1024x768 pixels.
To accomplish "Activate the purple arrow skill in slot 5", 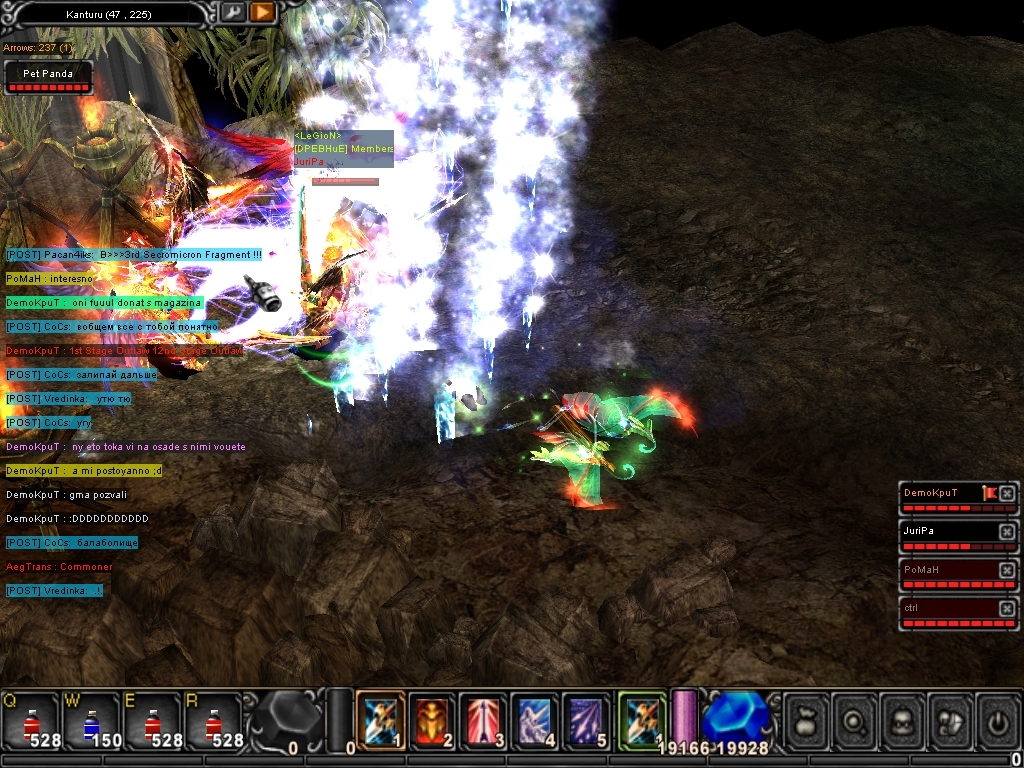I will [x=587, y=720].
